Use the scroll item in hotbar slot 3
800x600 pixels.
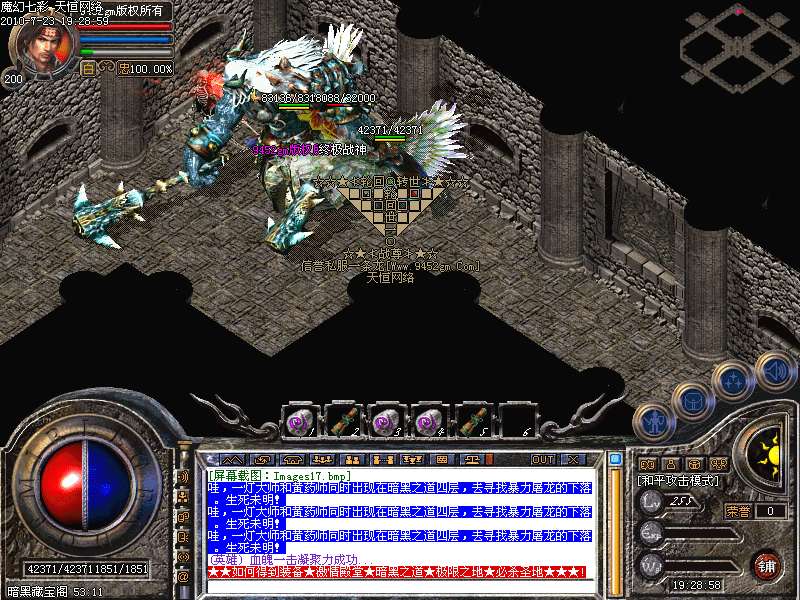[x=386, y=421]
